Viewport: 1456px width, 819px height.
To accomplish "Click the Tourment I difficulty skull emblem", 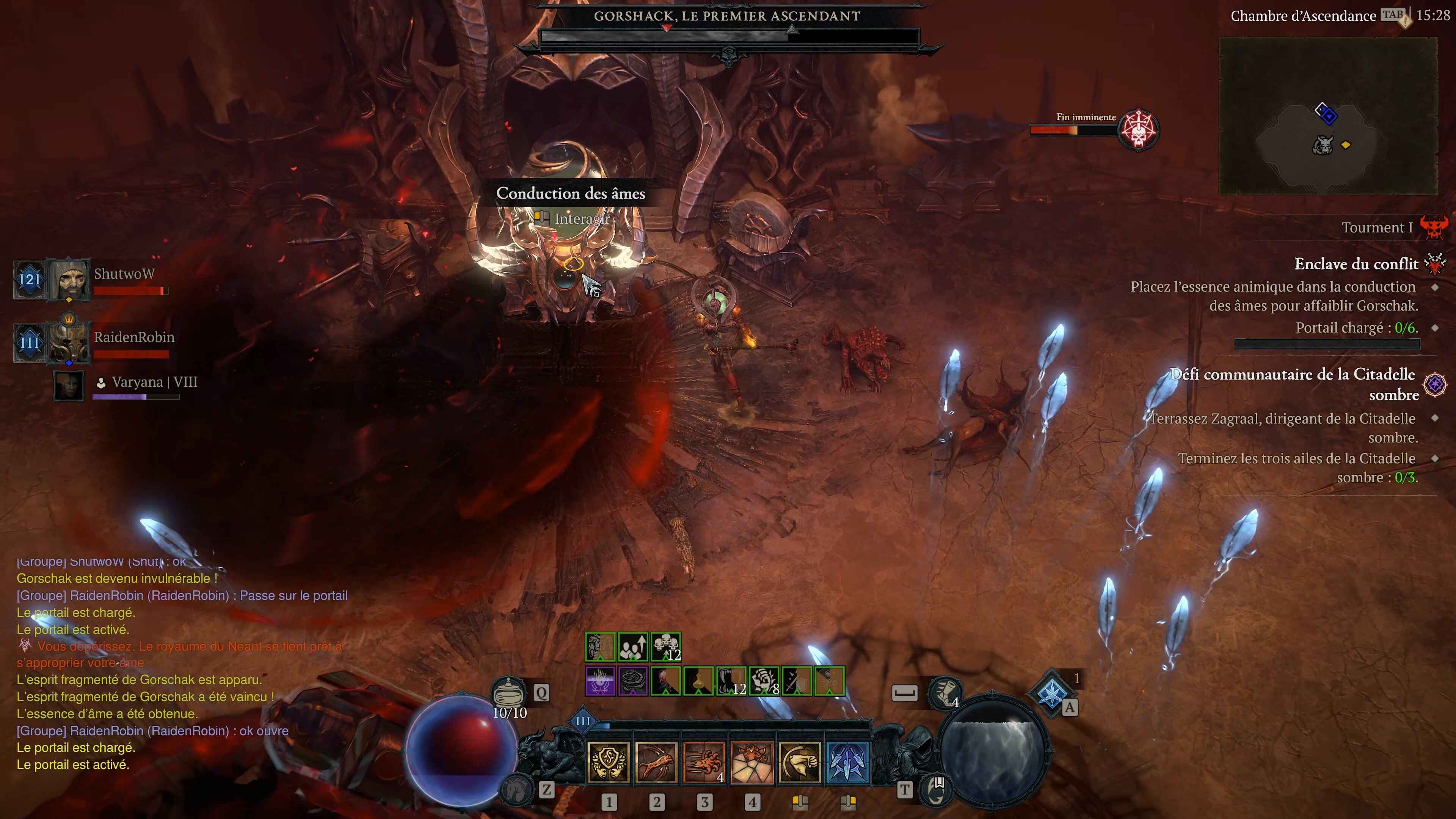I will click(x=1436, y=227).
